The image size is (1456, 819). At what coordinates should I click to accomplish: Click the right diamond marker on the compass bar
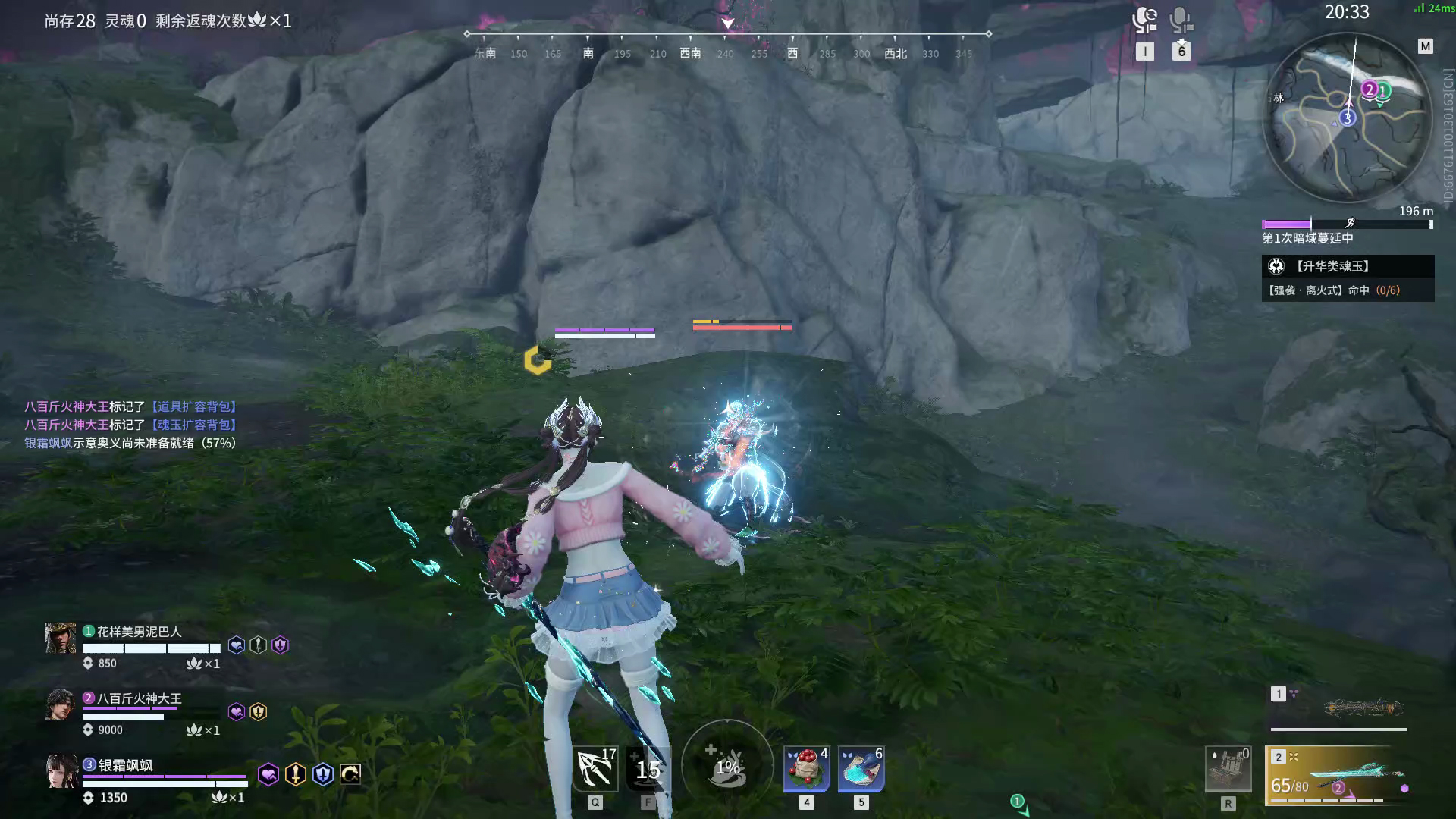click(x=988, y=33)
